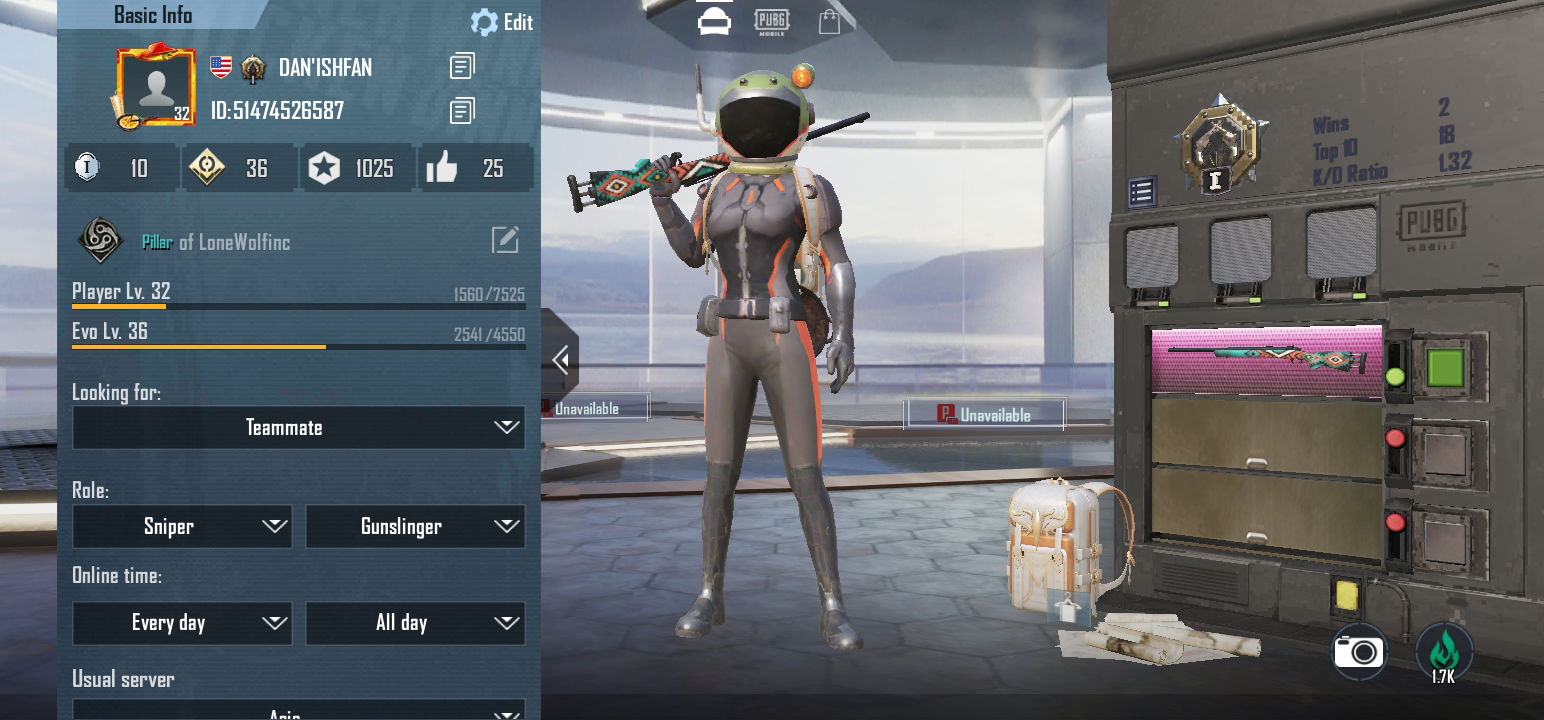Open the Gunslinger role dropdown
1544x720 pixels.
point(415,527)
